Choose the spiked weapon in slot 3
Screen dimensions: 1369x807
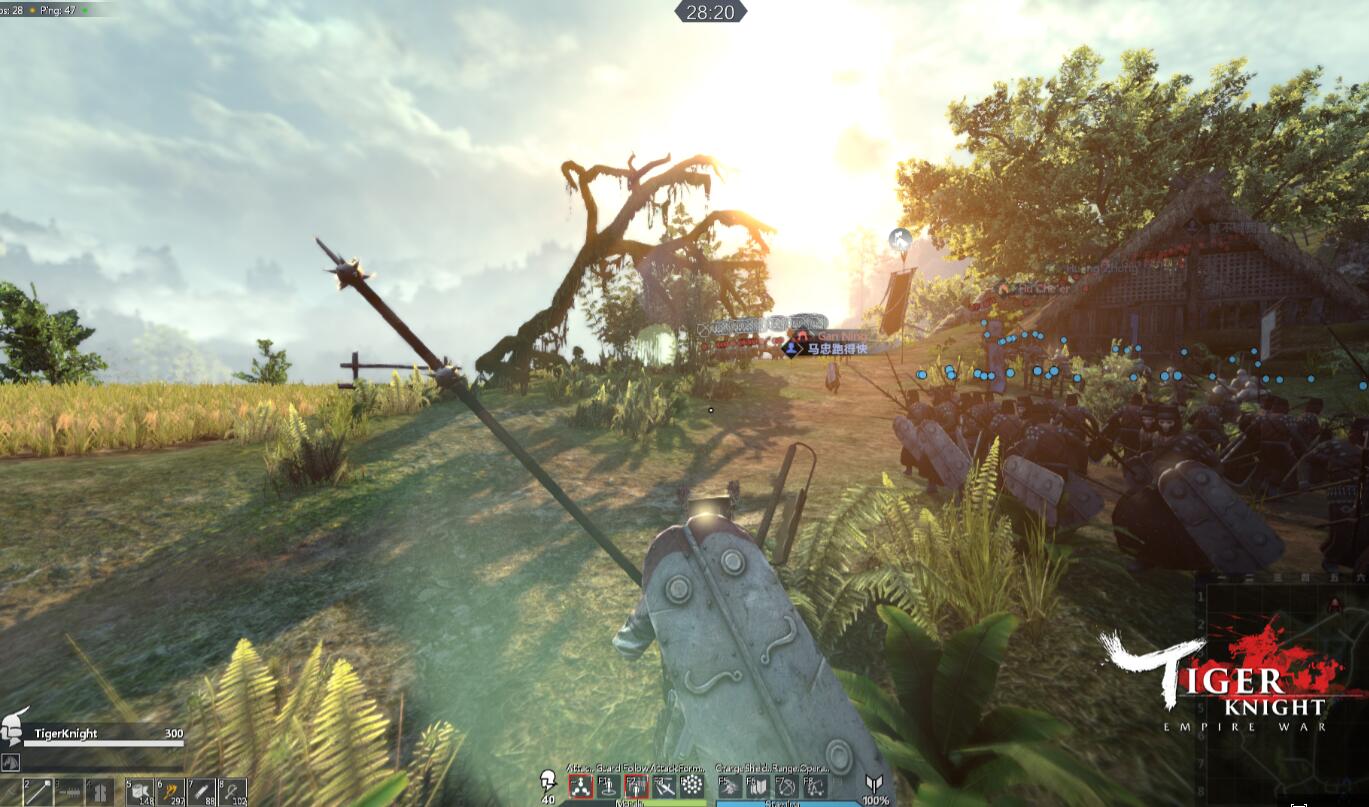coord(69,792)
